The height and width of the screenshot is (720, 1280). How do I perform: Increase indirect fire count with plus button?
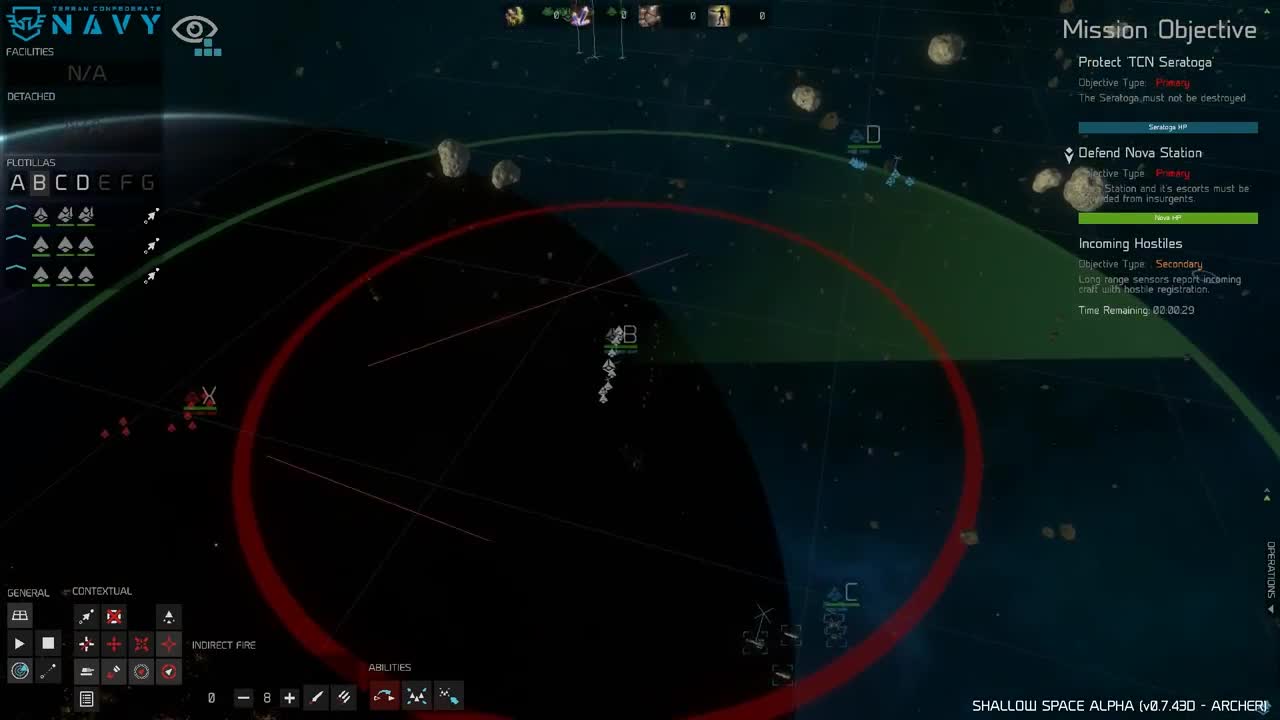pos(289,697)
